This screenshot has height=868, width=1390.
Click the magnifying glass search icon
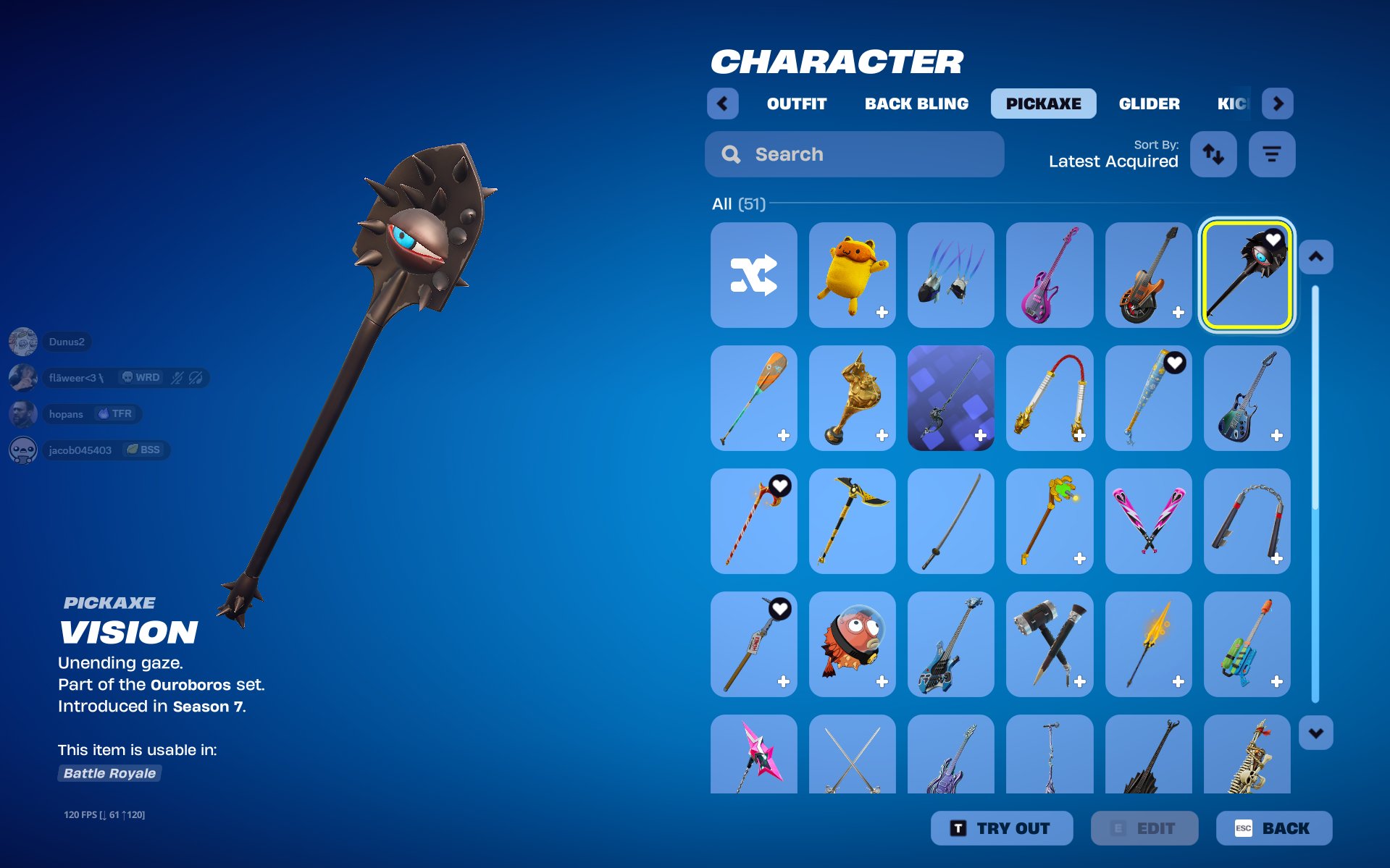click(730, 153)
